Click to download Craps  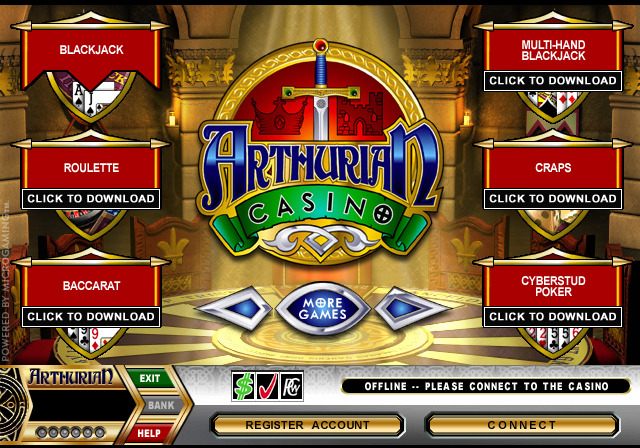click(x=553, y=198)
